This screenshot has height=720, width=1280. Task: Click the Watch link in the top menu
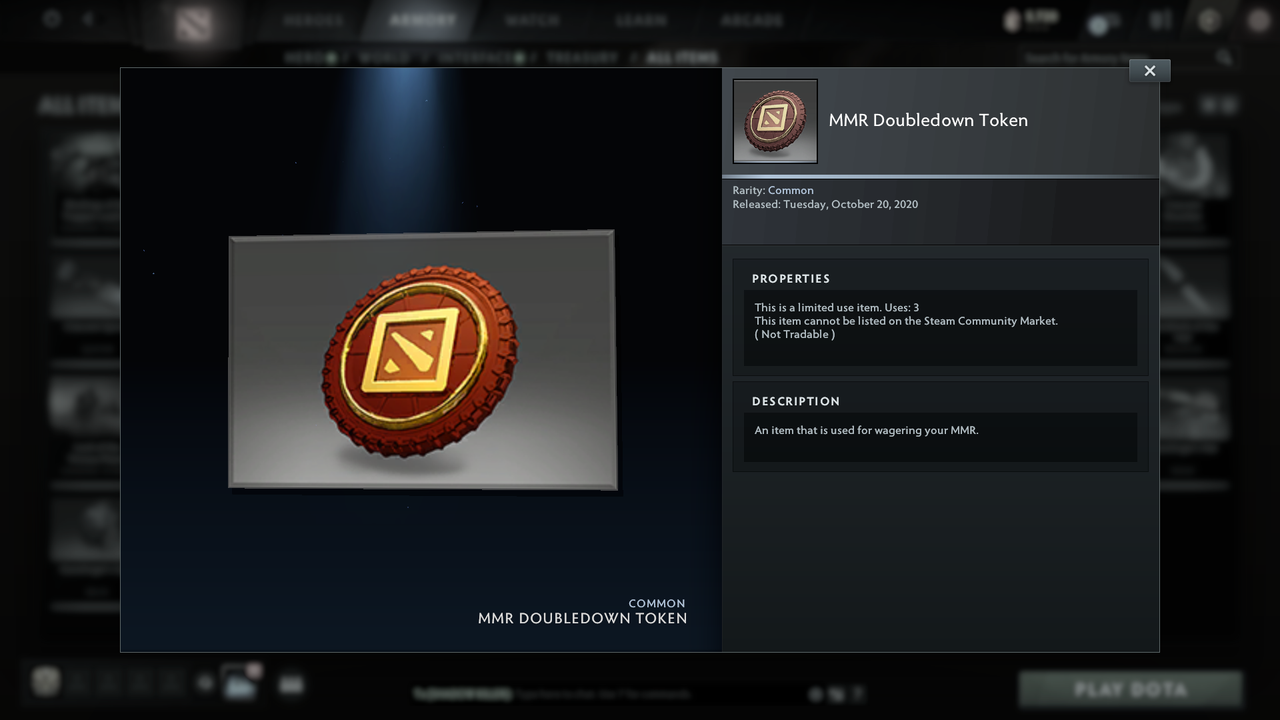coord(532,18)
